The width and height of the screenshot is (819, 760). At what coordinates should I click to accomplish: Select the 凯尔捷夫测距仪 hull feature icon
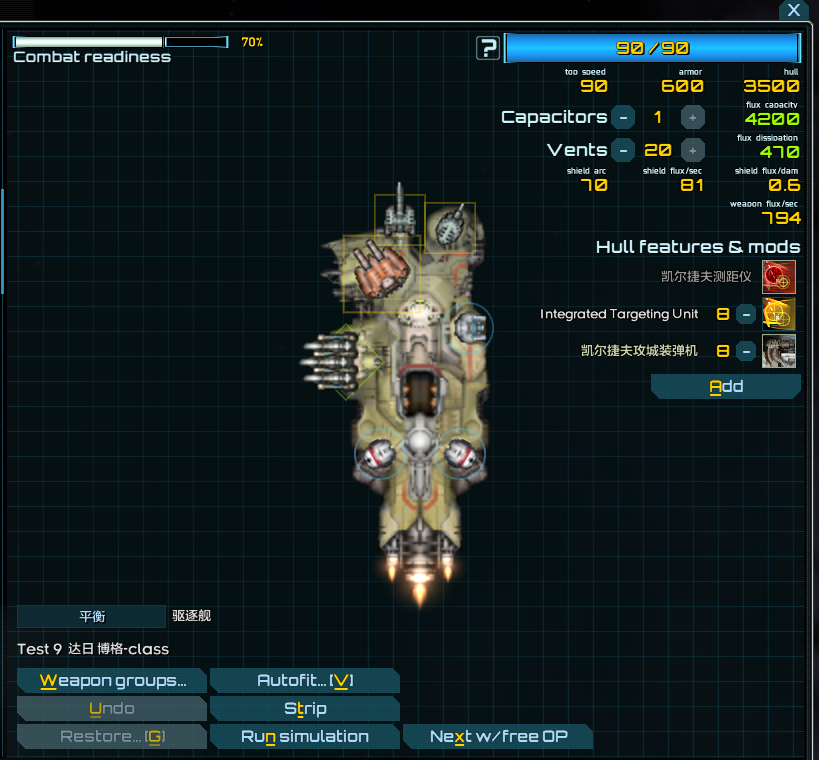tap(779, 276)
